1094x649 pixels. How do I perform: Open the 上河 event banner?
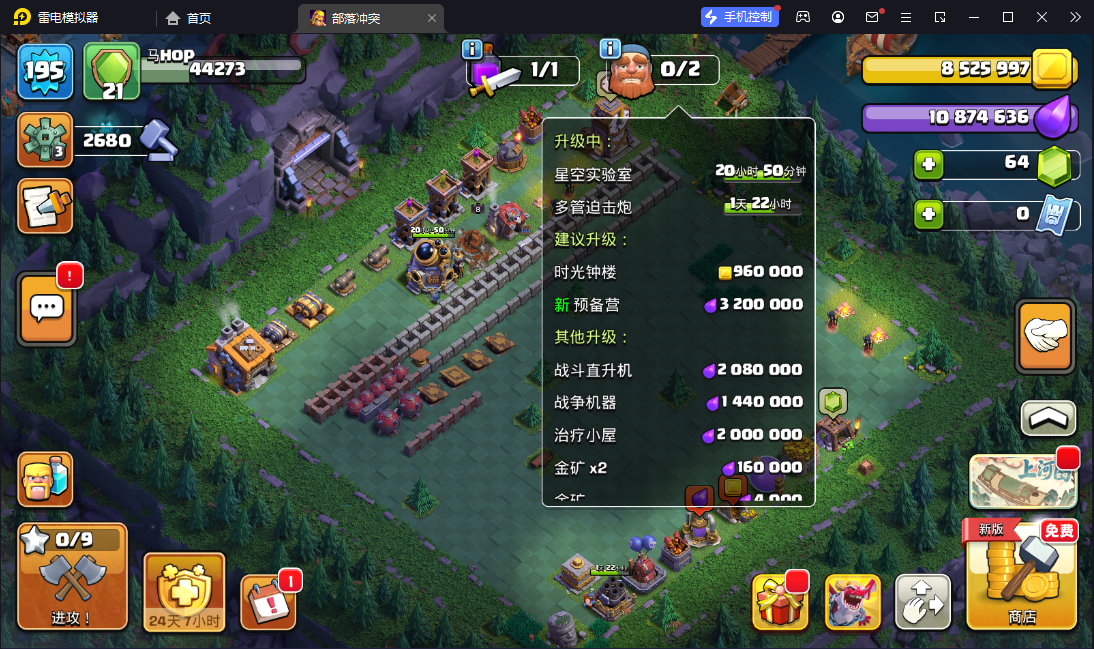(x=1022, y=482)
